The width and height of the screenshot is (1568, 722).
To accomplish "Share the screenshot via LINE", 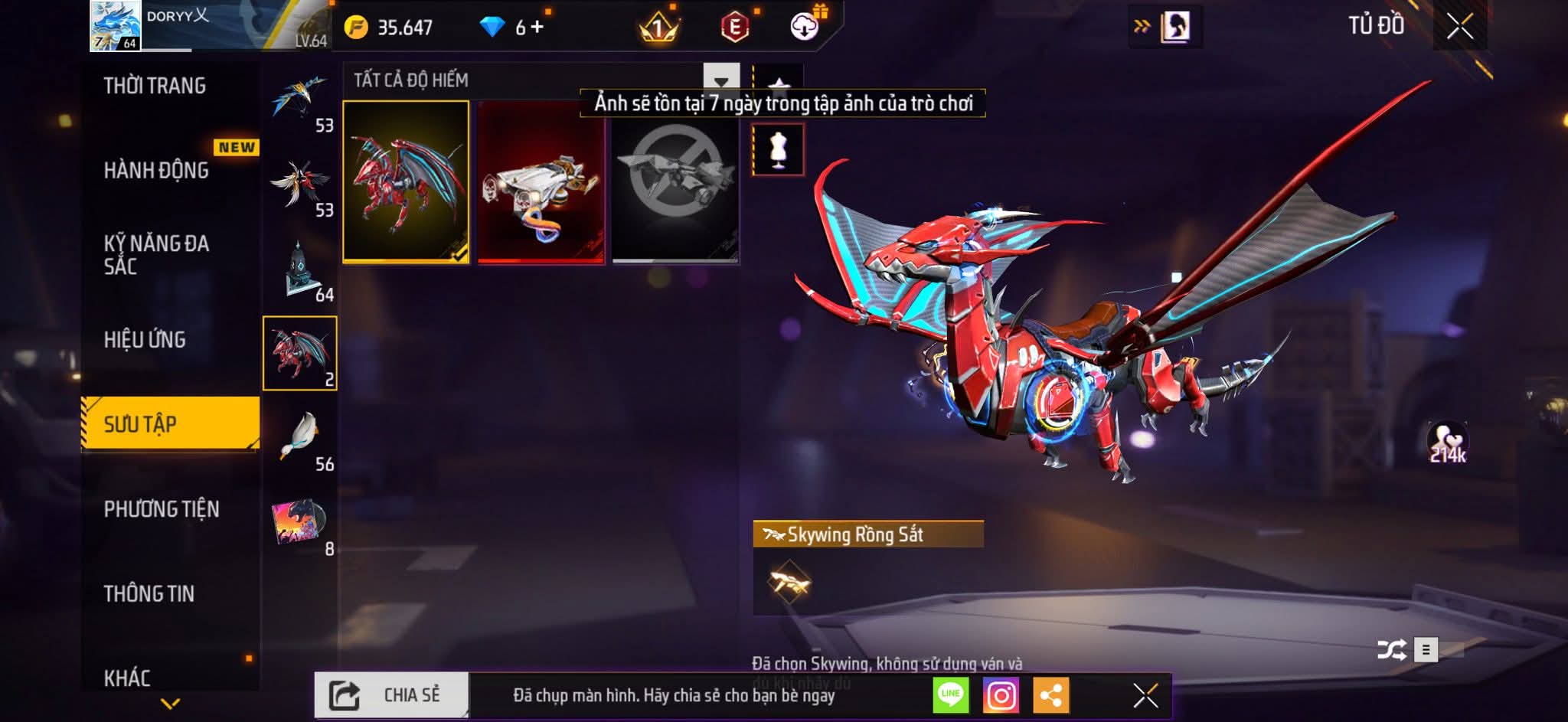I will (950, 695).
